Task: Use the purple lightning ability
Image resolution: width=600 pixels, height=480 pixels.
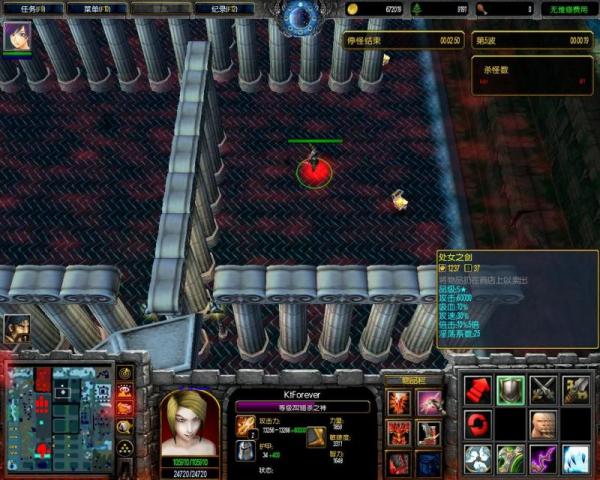Action: pyautogui.click(x=544, y=458)
